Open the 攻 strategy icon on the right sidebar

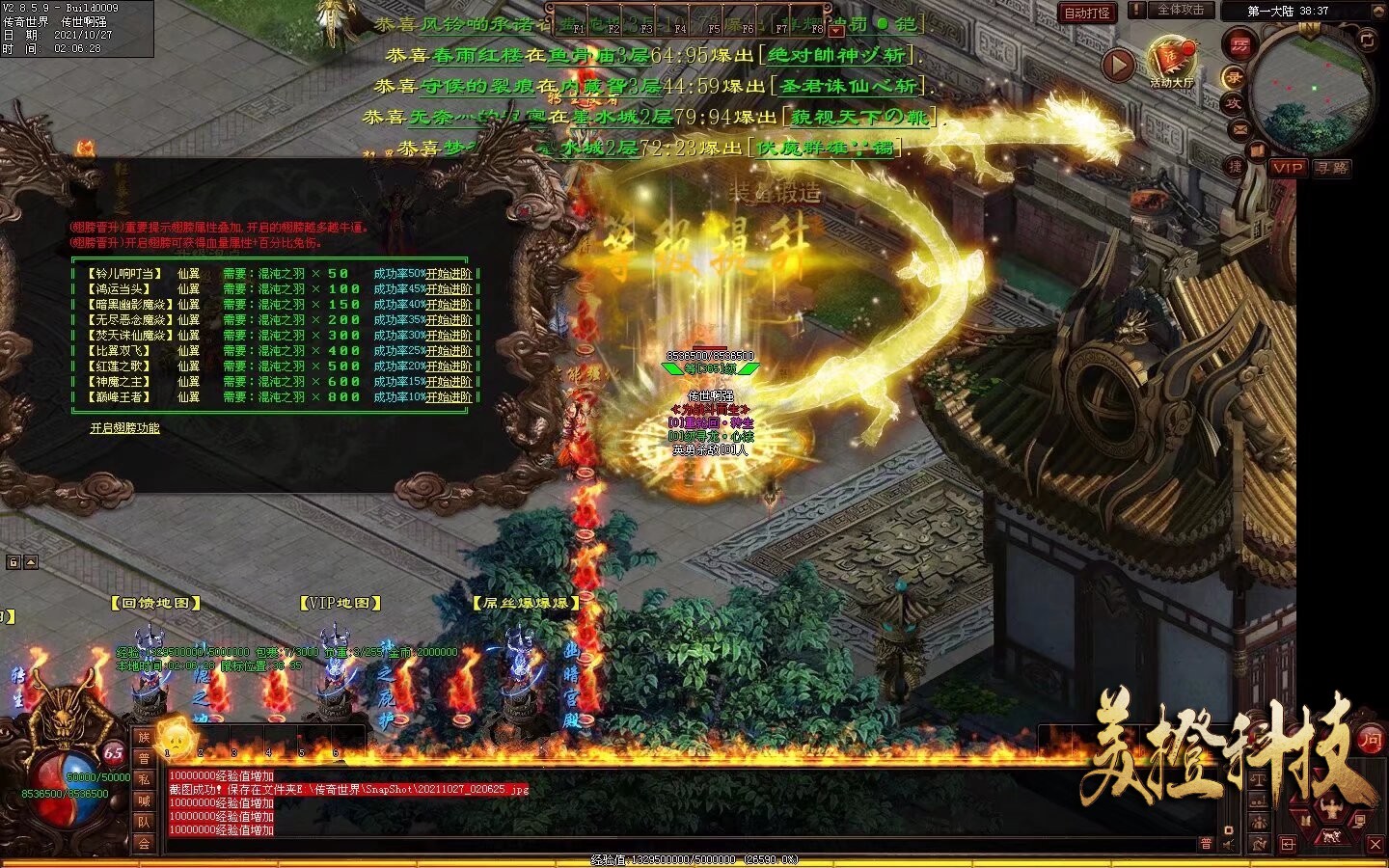click(1234, 103)
